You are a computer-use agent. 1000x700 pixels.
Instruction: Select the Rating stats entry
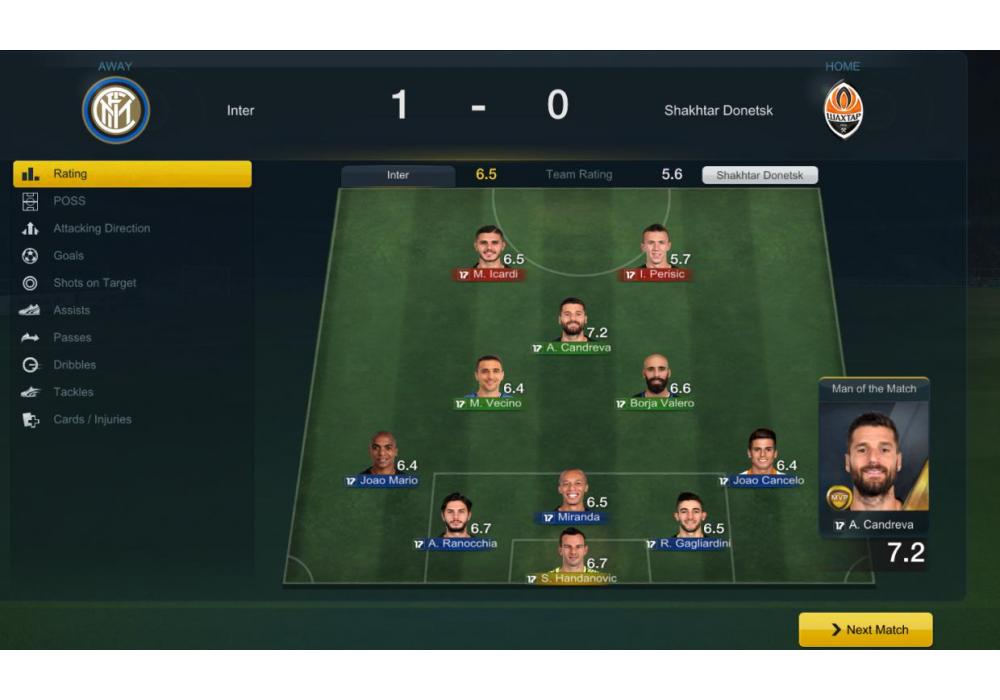click(x=132, y=174)
